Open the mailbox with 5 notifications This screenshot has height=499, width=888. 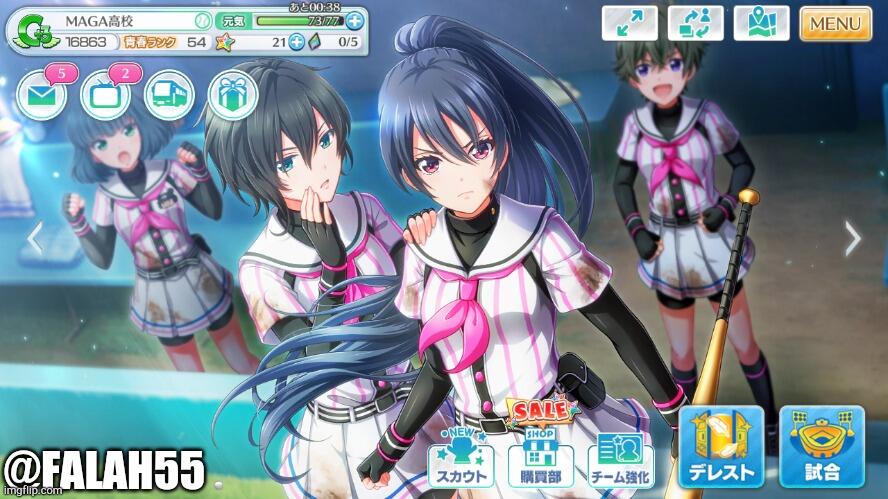(x=41, y=95)
